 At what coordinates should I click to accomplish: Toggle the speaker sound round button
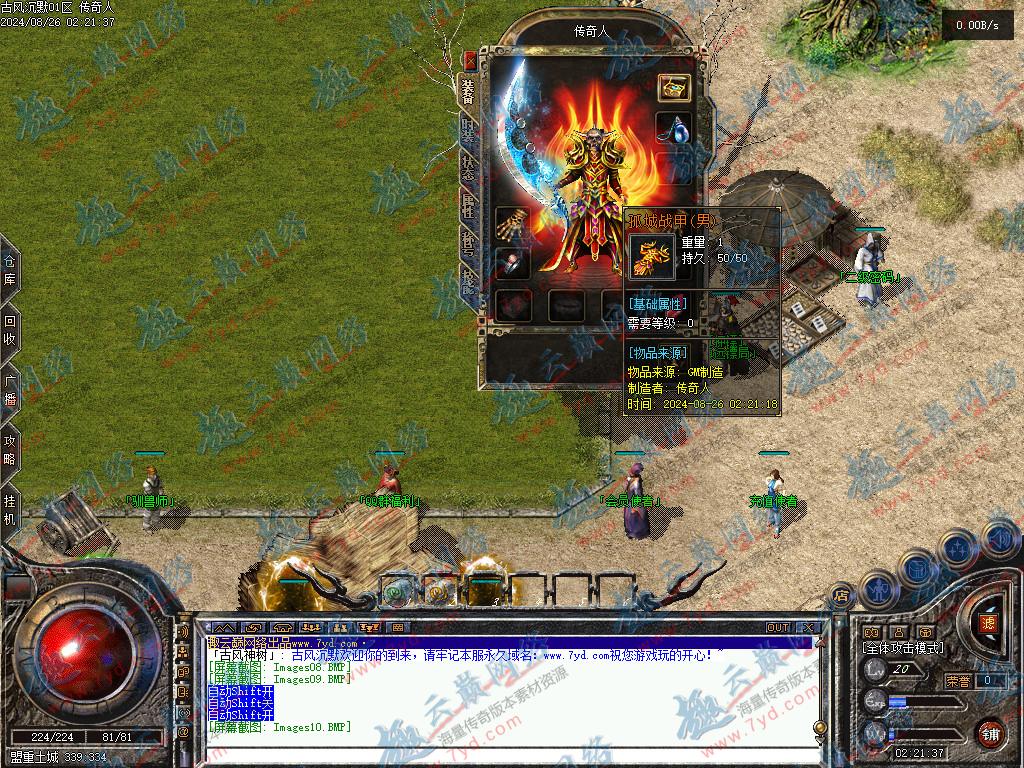998,538
